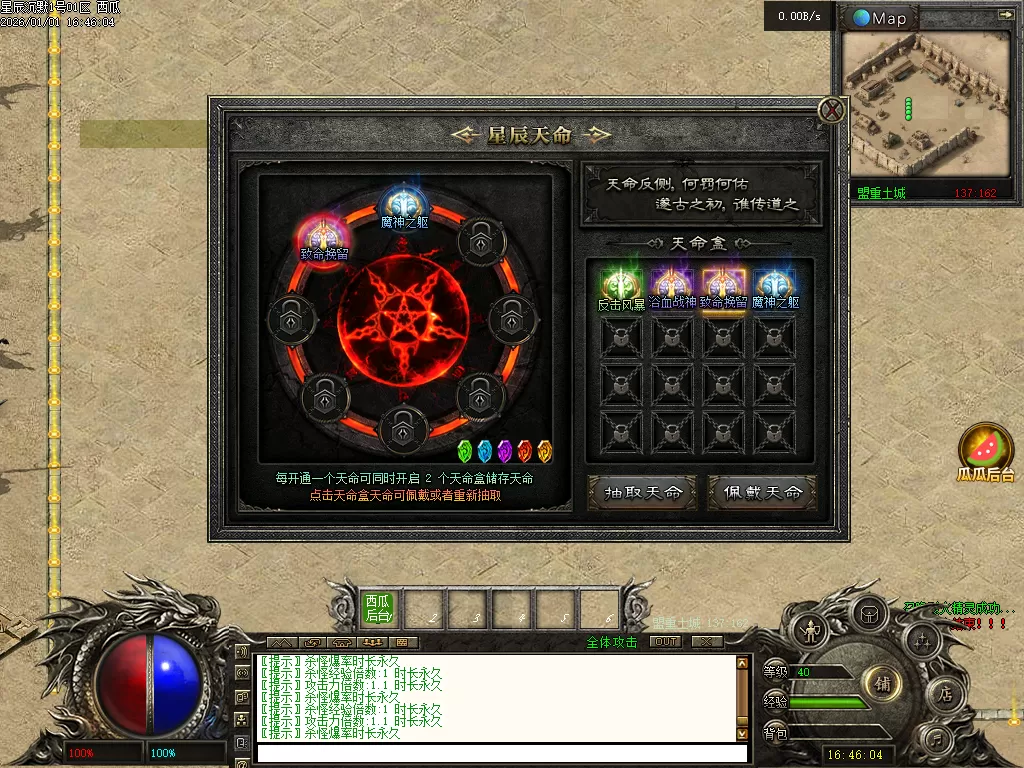
Task: Pick the green gem below the ring
Action: (464, 451)
